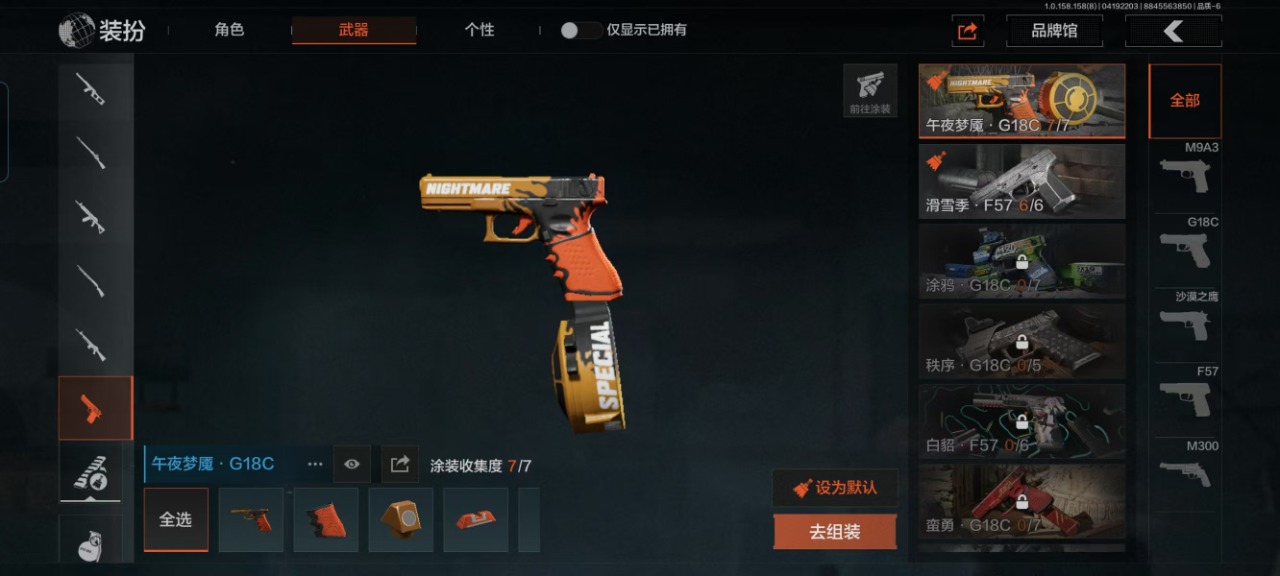Select the 秩序 G18C skin

(x=1022, y=340)
